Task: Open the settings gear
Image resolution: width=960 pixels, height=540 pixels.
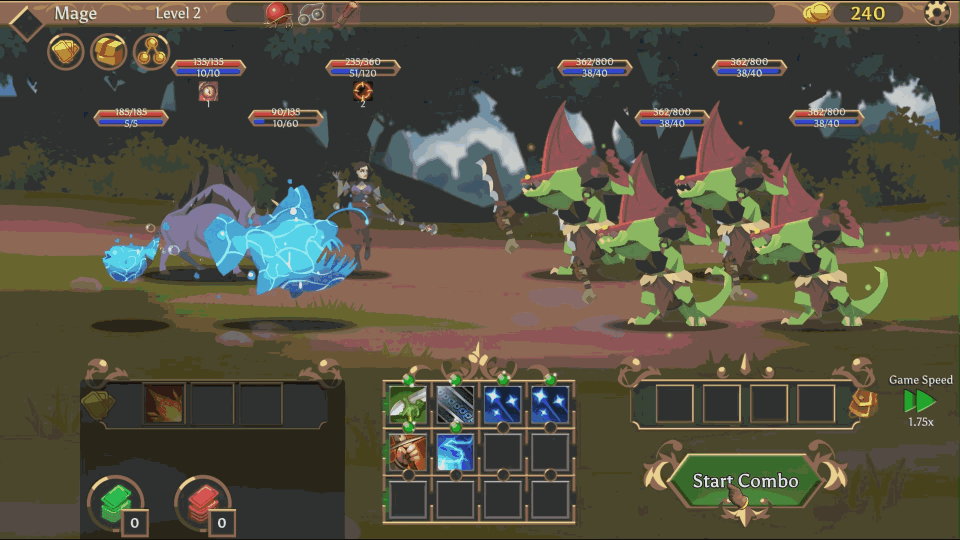Action: point(937,13)
